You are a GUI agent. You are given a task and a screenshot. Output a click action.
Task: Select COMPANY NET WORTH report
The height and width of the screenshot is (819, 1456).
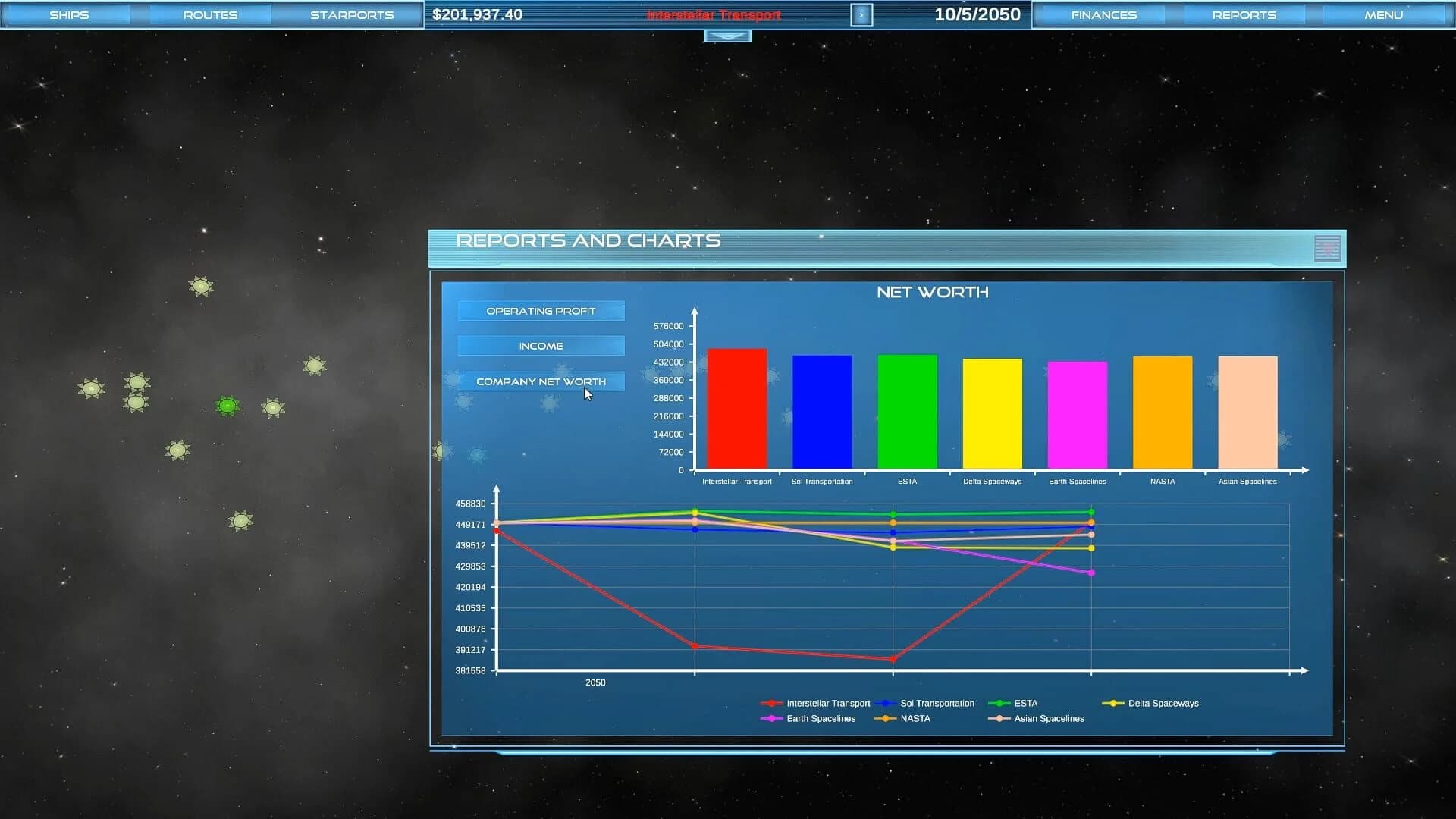541,381
